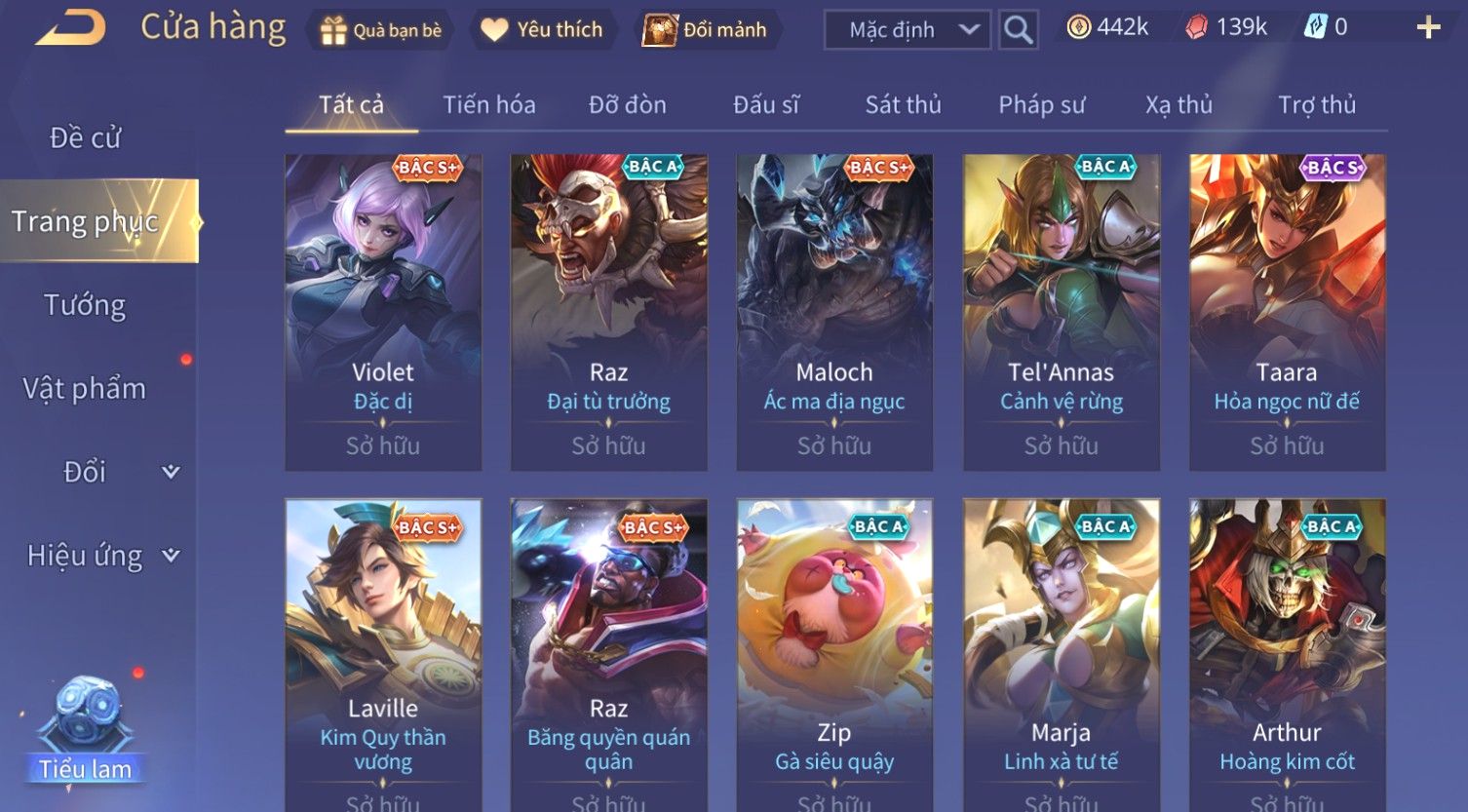
Task: Open Đổi mảnh fragment exchange
Action: click(x=707, y=30)
